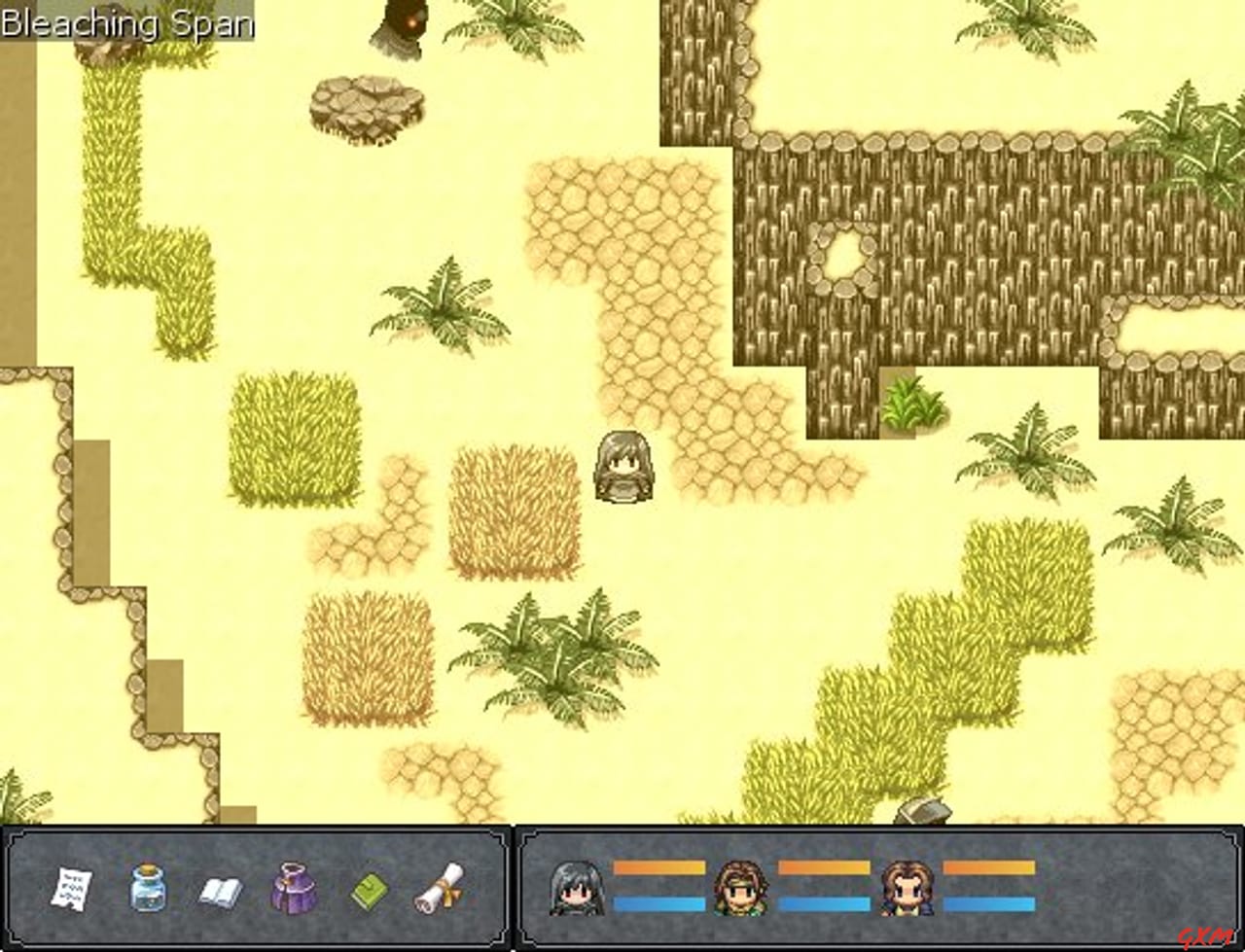1245x952 pixels.
Task: Click the satchel at the bottom right
Action: tap(921, 812)
